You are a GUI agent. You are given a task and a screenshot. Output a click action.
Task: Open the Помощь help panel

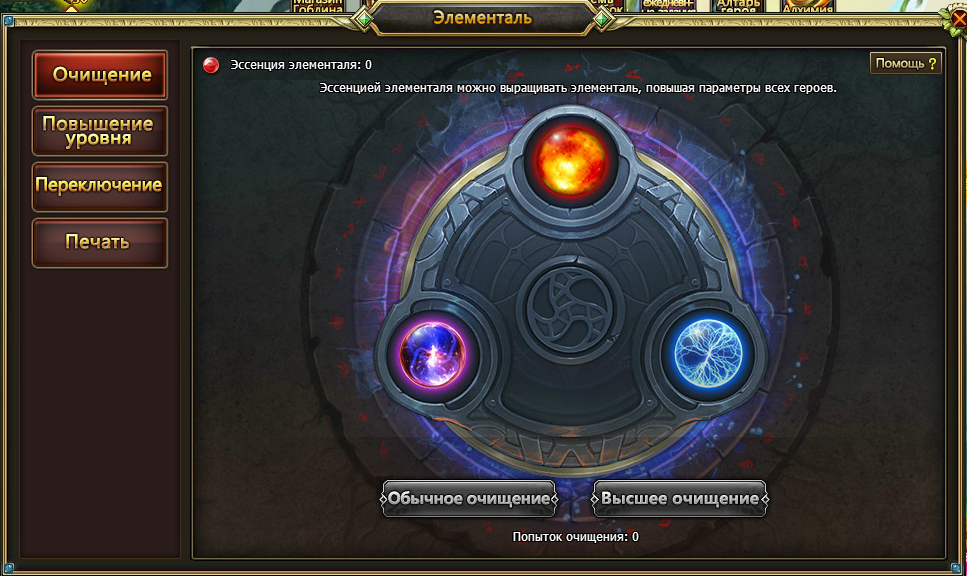coord(906,64)
